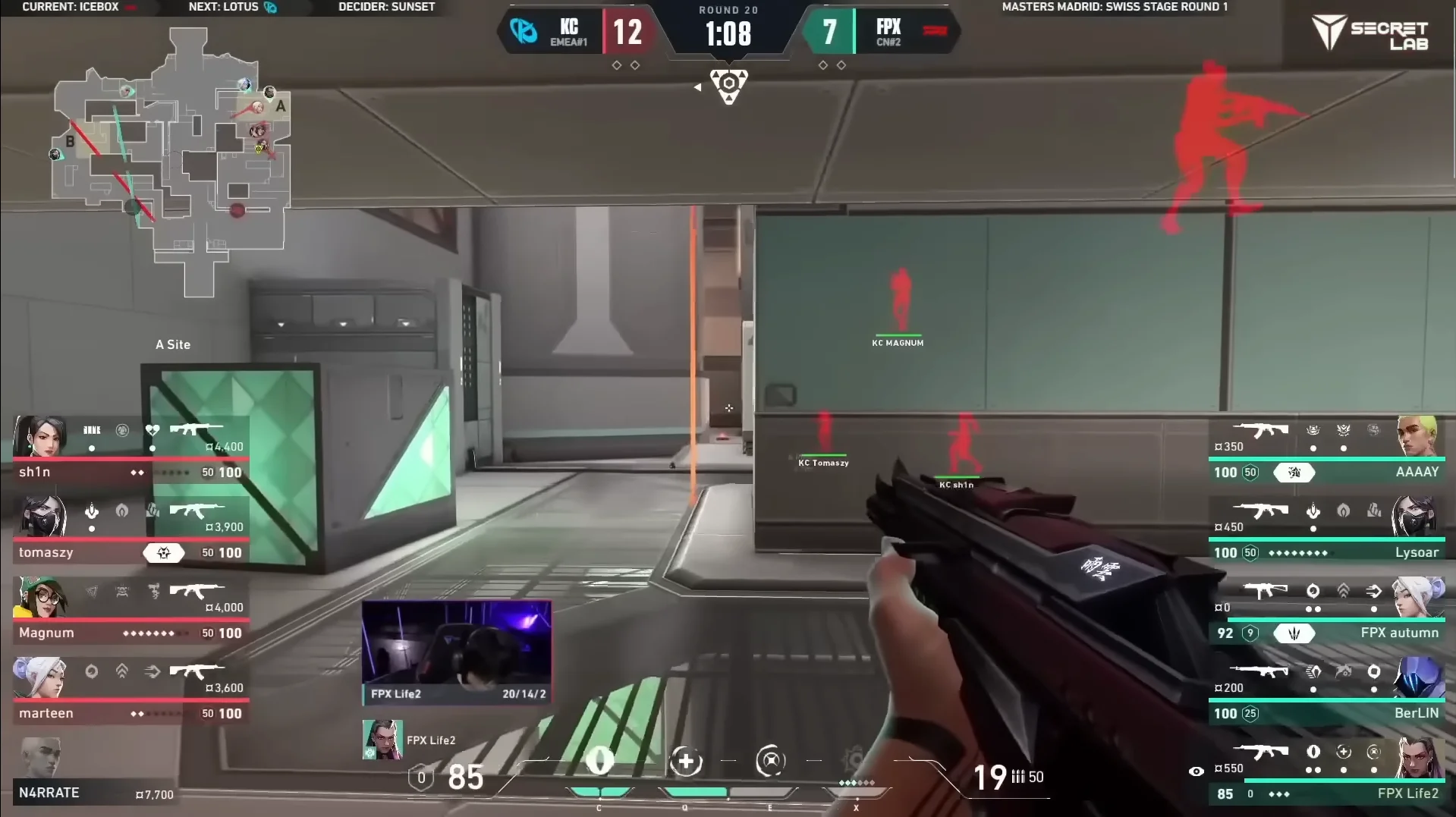This screenshot has width=1456, height=817.
Task: Select FPX autumn's player row
Action: (1326, 610)
